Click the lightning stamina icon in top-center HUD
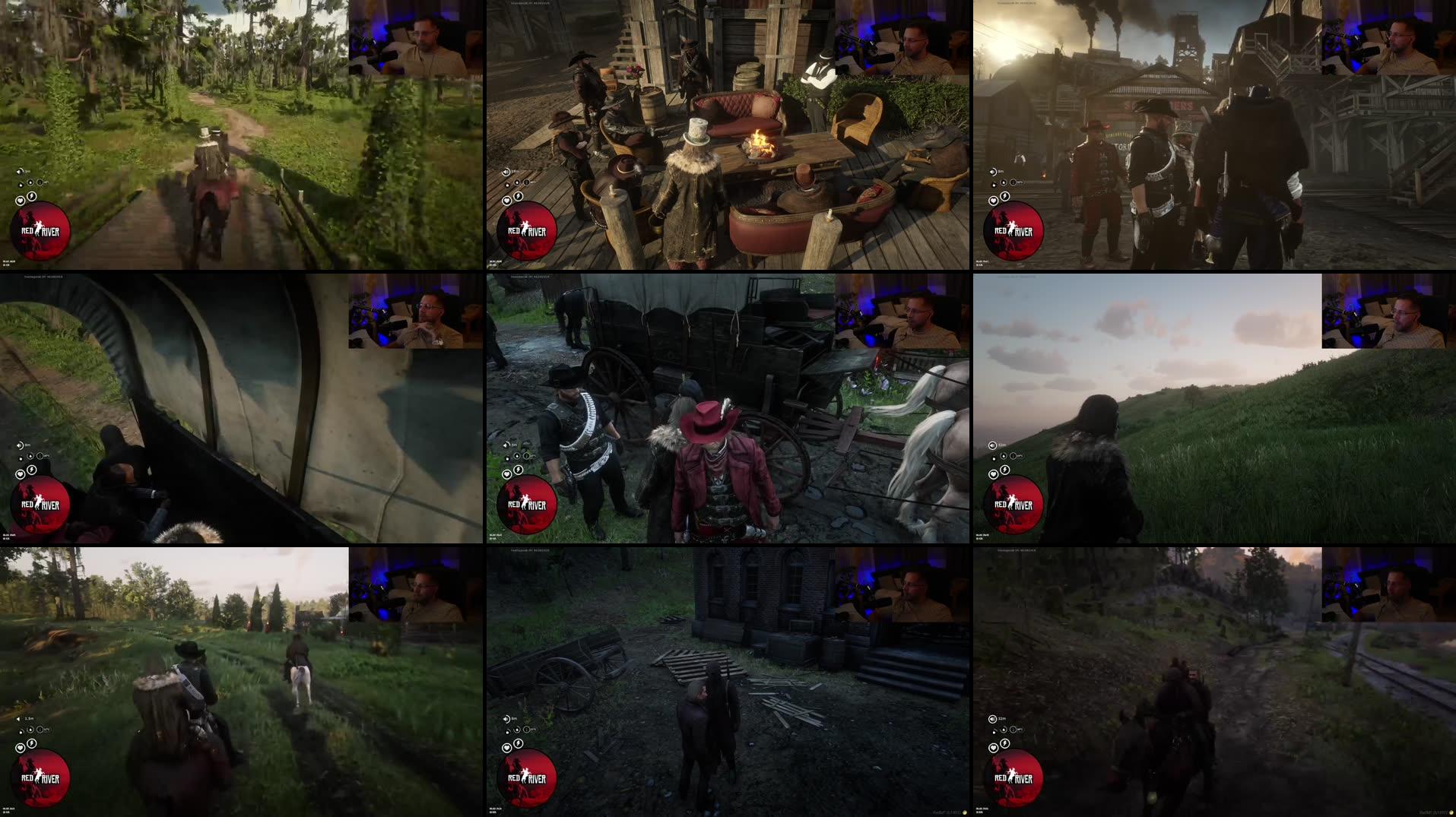The width and height of the screenshot is (1456, 817). 517,196
